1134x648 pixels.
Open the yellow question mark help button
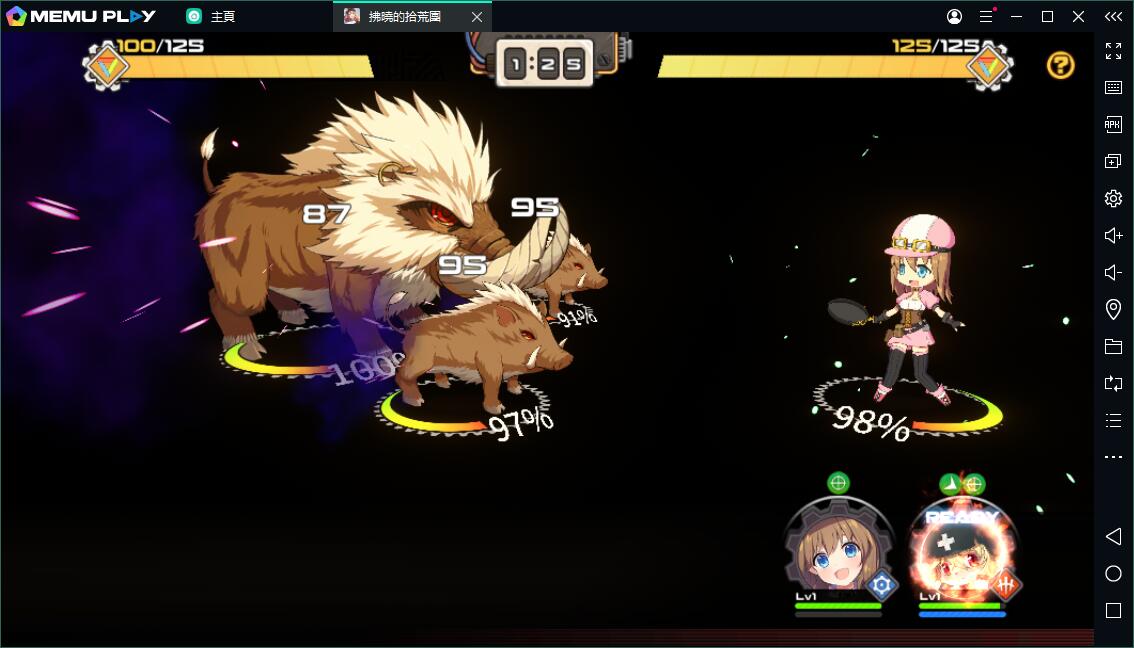[x=1060, y=66]
